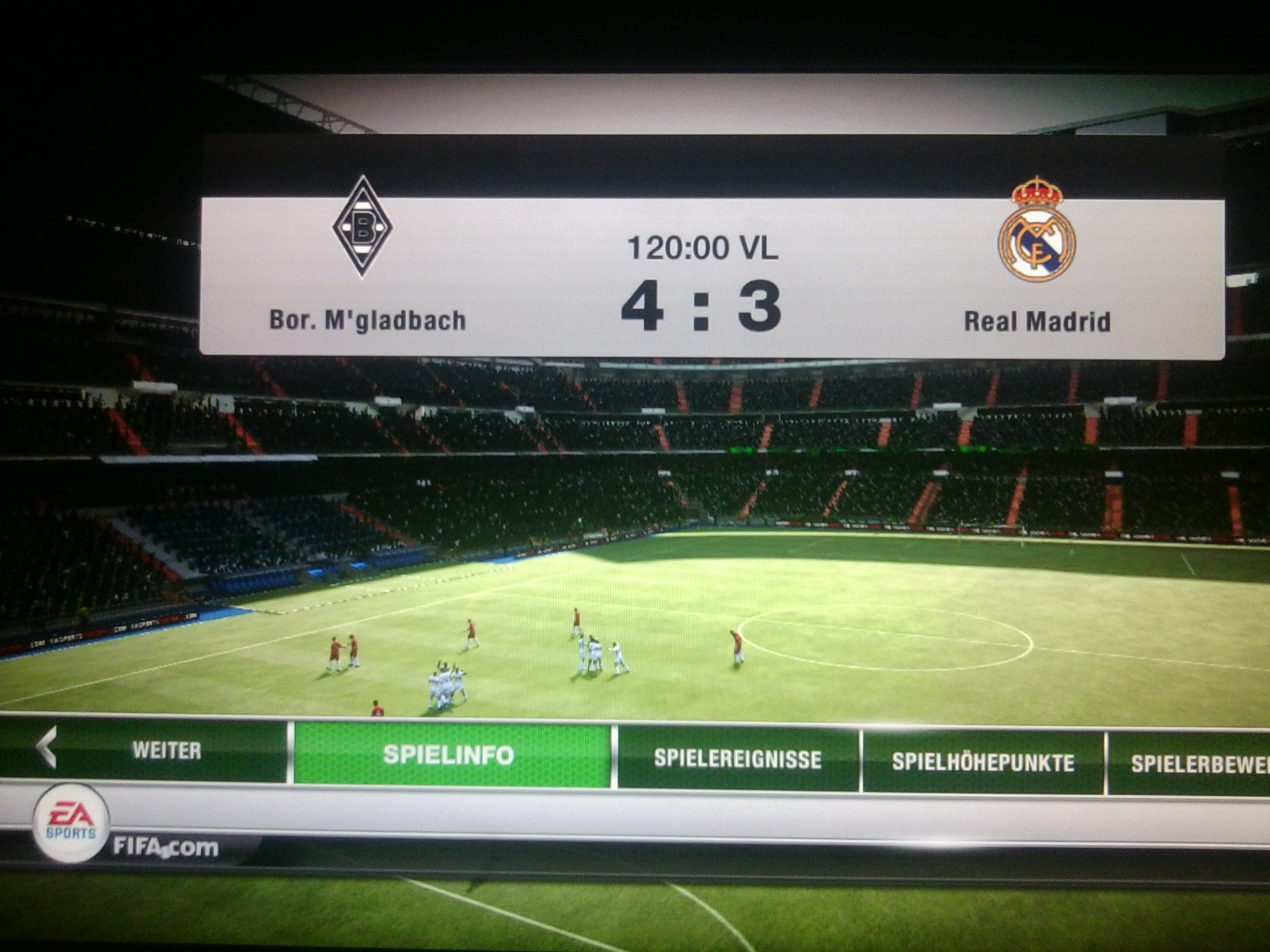This screenshot has height=952, width=1270.
Task: Switch to the SPIELEREIGNISSE tab
Action: pos(737,759)
